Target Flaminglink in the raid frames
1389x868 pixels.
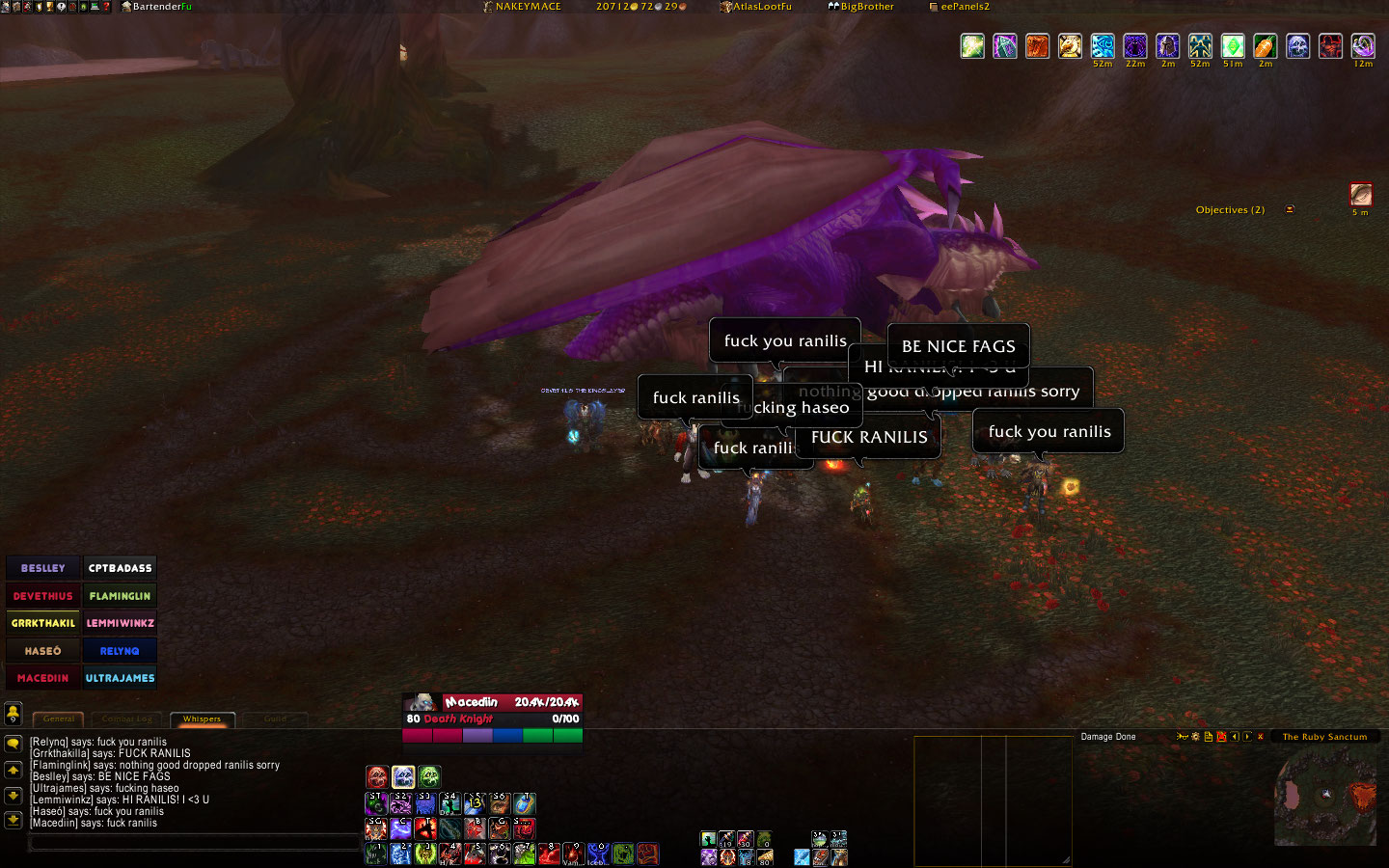point(120,596)
